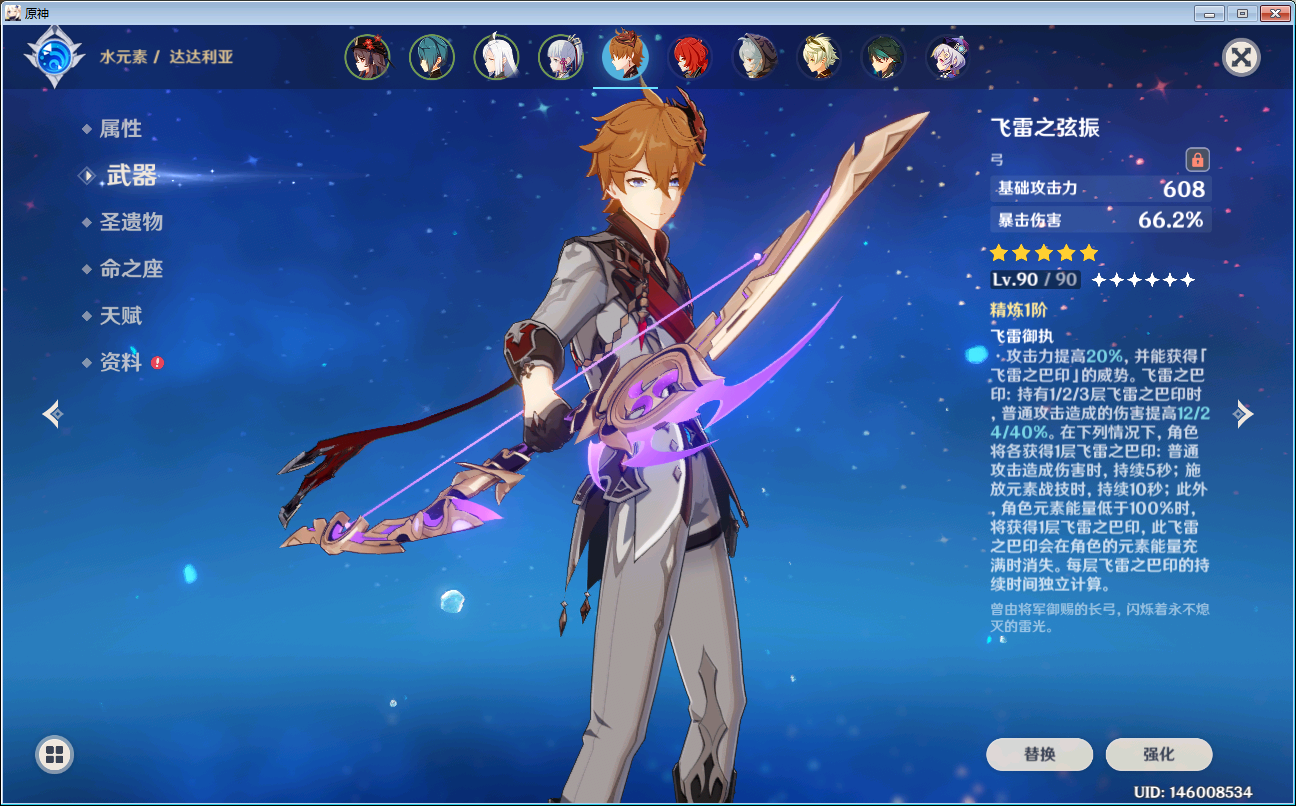Go to the previous character with left arrow

pyautogui.click(x=53, y=413)
